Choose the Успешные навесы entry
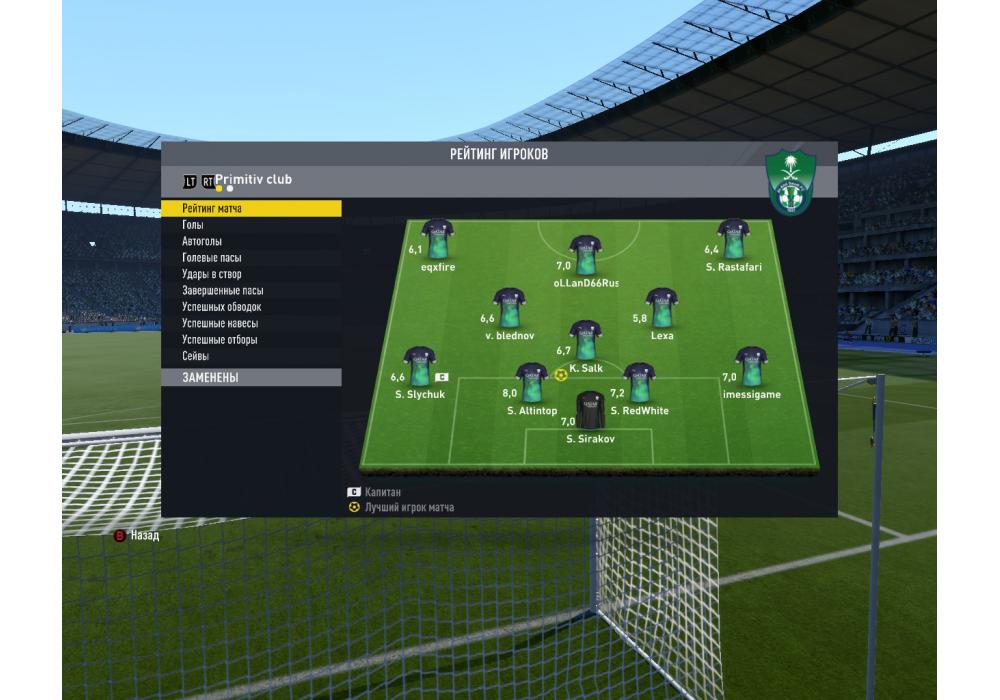 (220, 324)
